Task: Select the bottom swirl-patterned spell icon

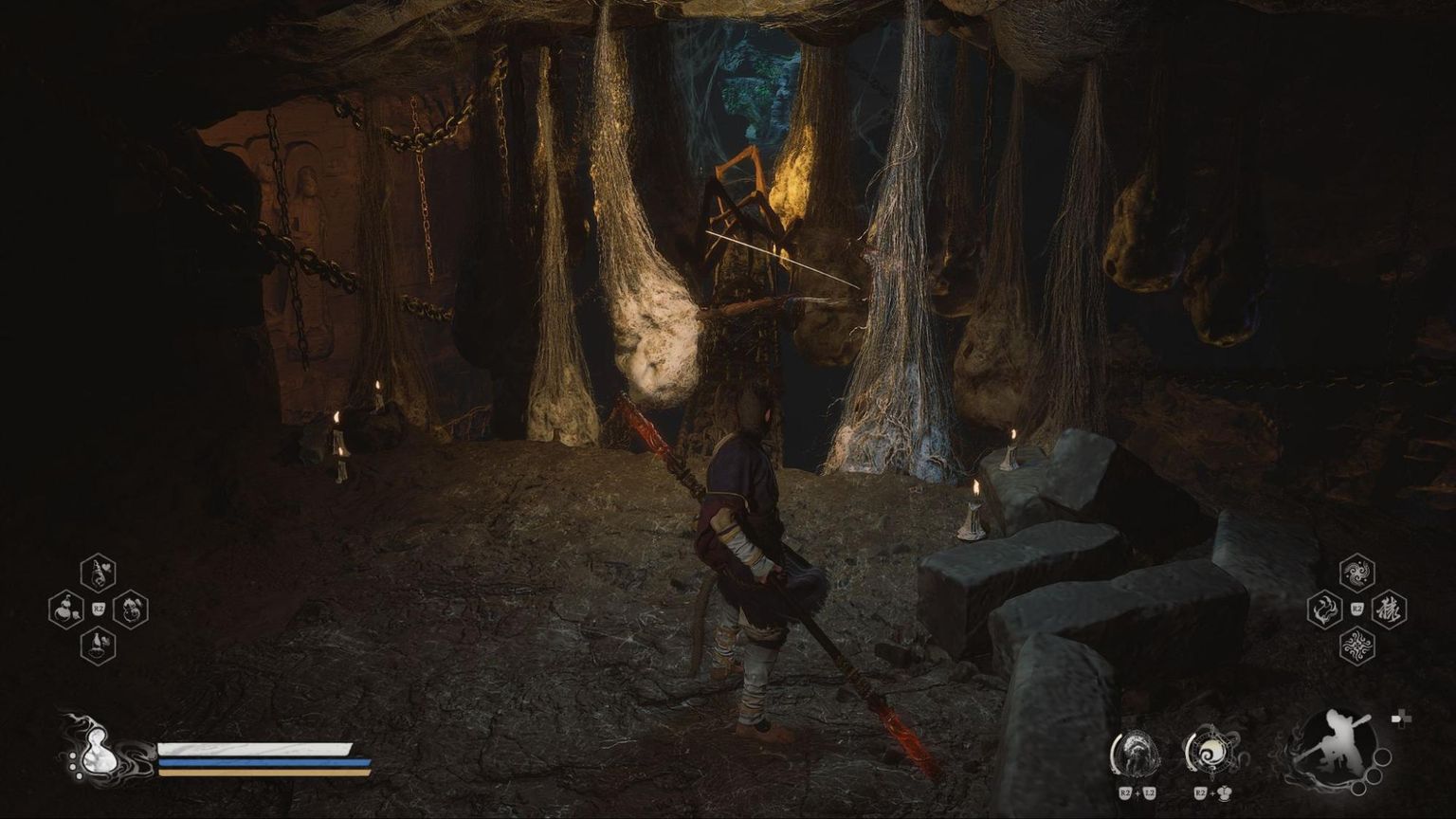Action: coord(1356,646)
